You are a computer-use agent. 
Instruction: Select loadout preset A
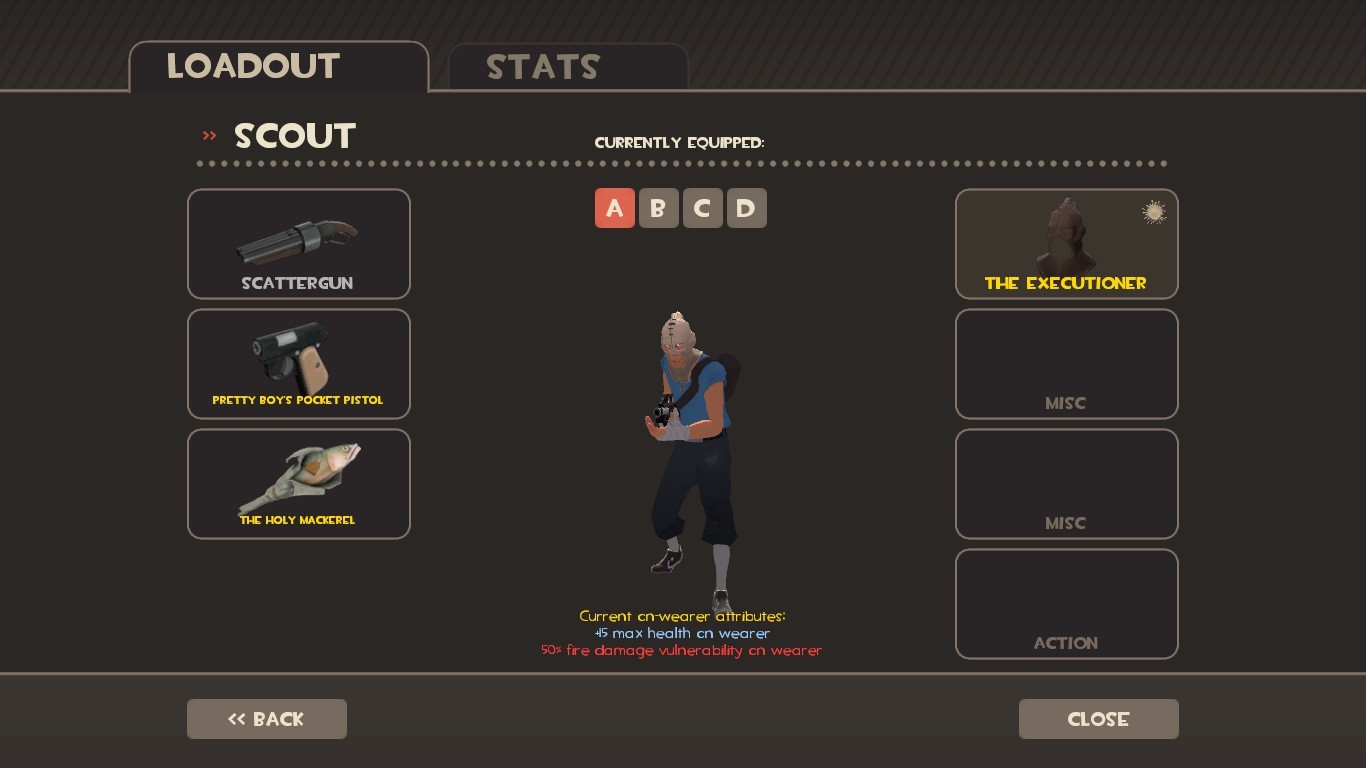(x=614, y=208)
